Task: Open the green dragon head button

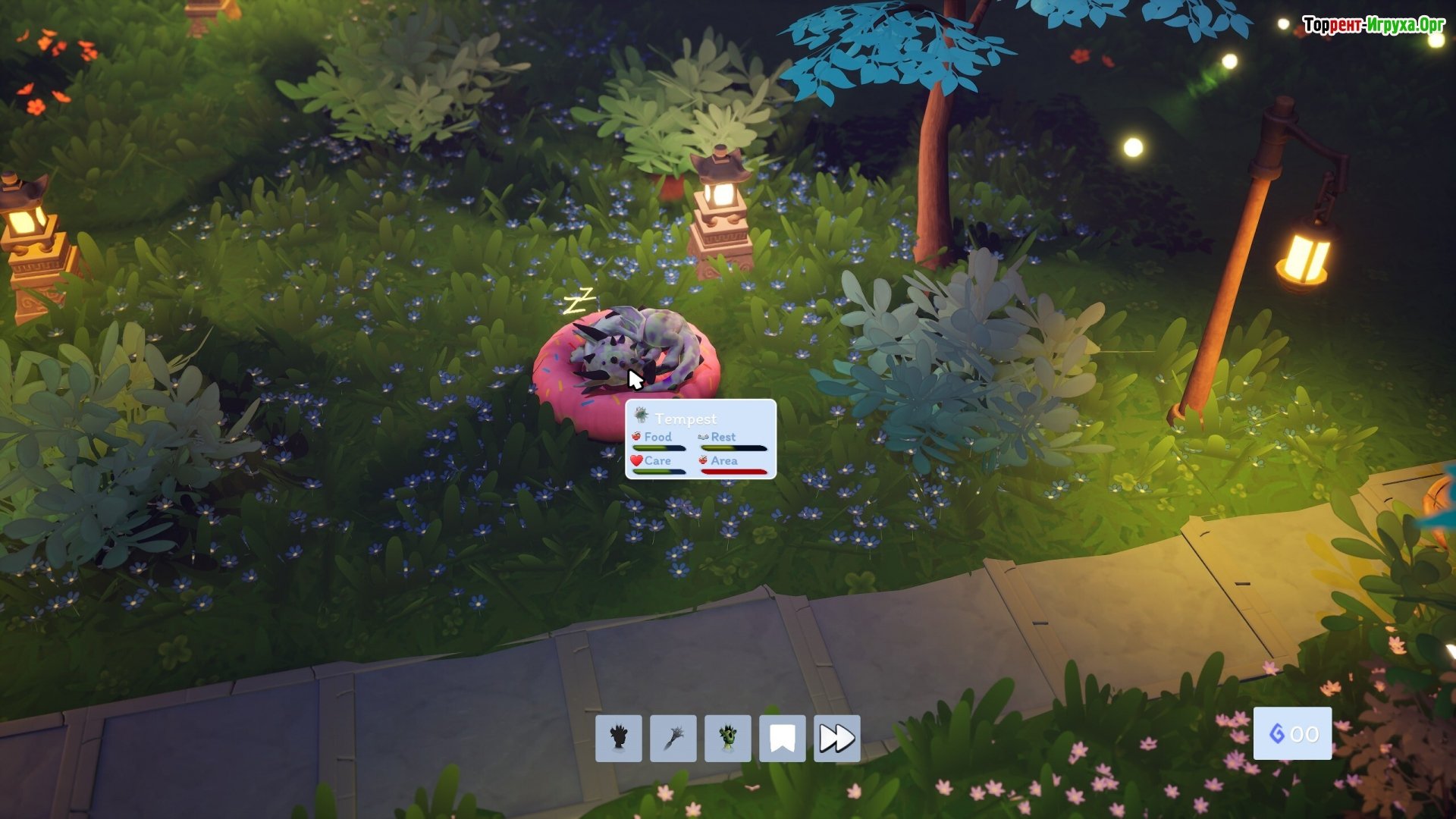Action: 728,738
